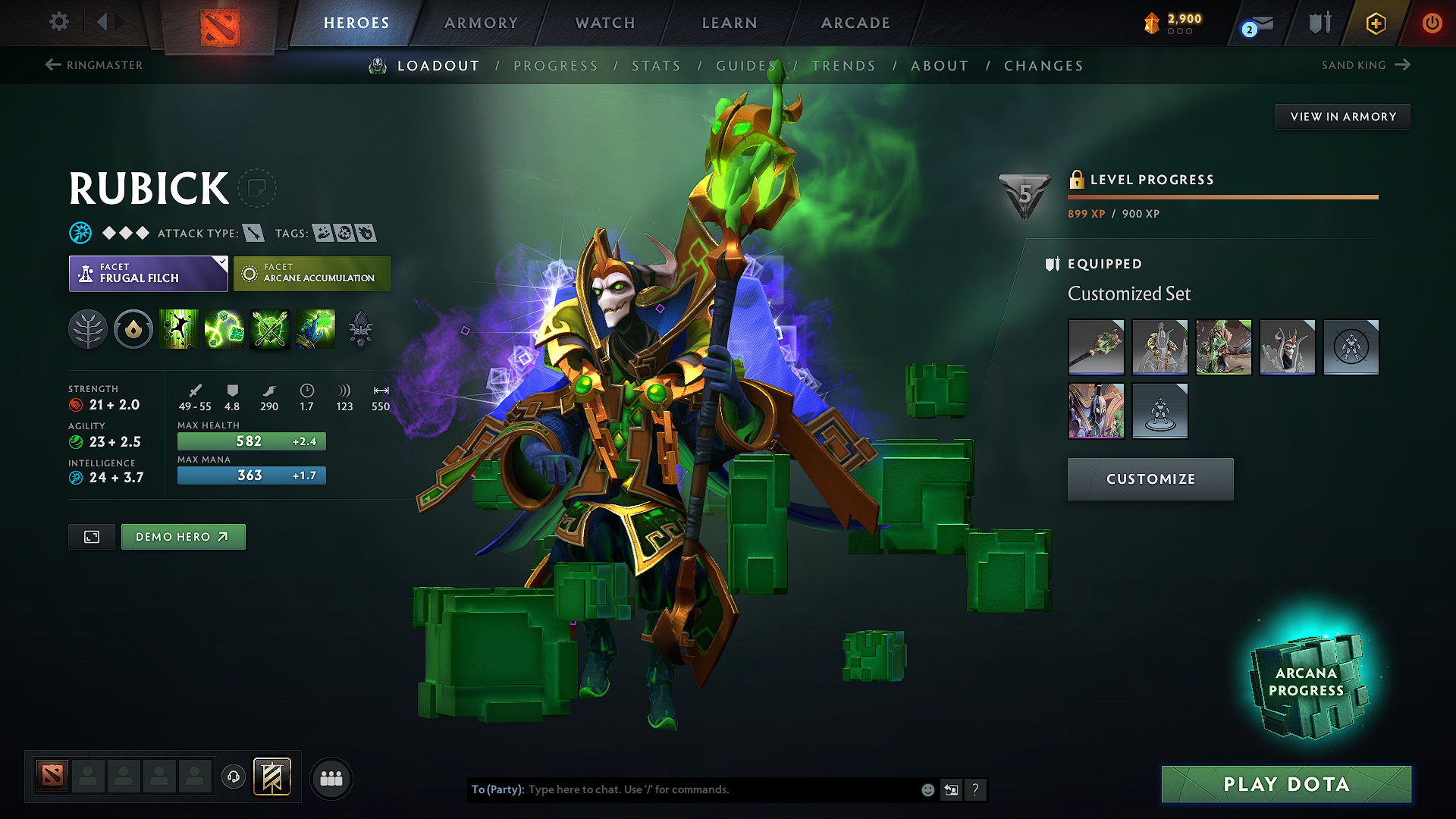Select the Telekinesis ability icon
1456x819 pixels.
(179, 328)
